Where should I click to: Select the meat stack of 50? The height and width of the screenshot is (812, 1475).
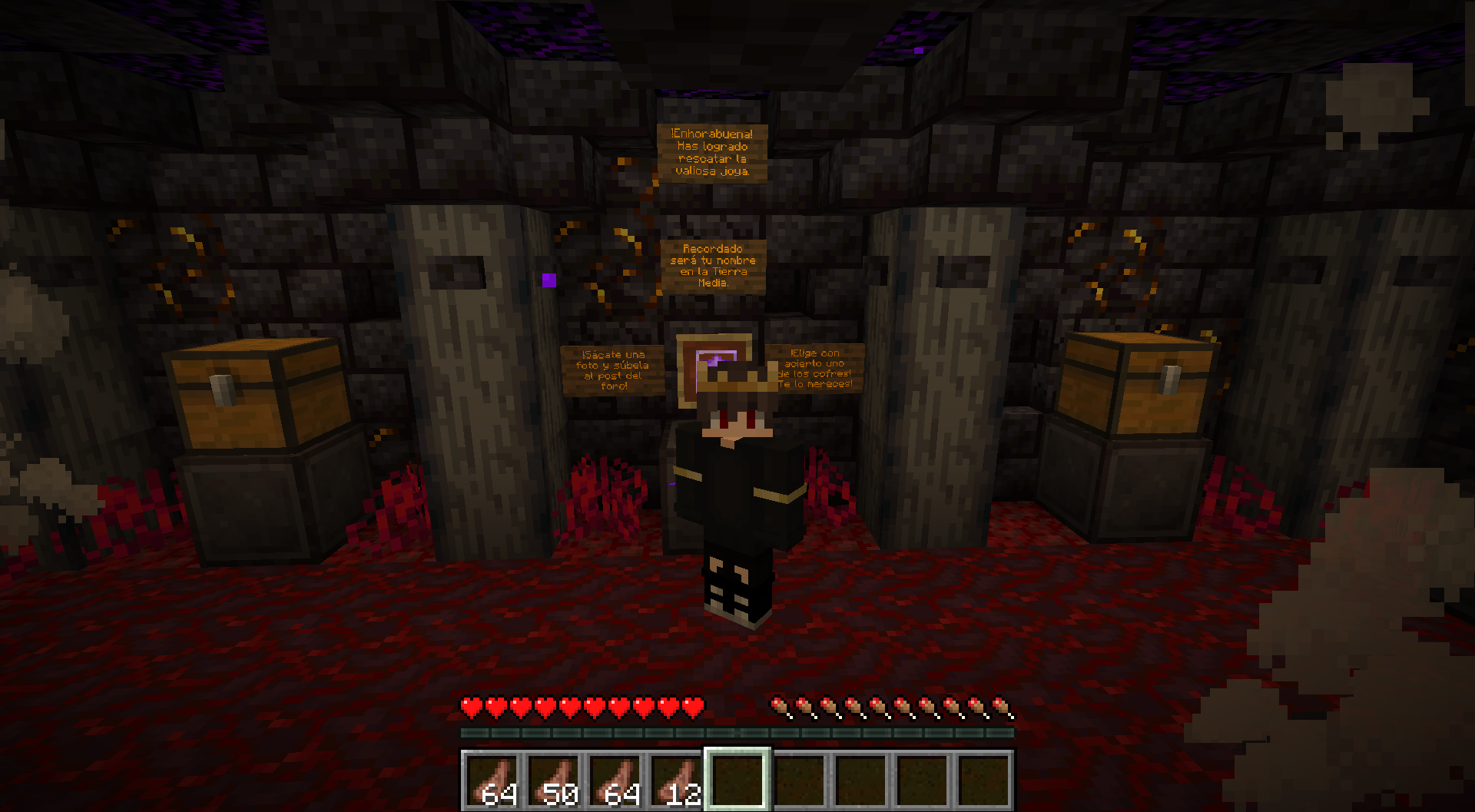[x=553, y=780]
